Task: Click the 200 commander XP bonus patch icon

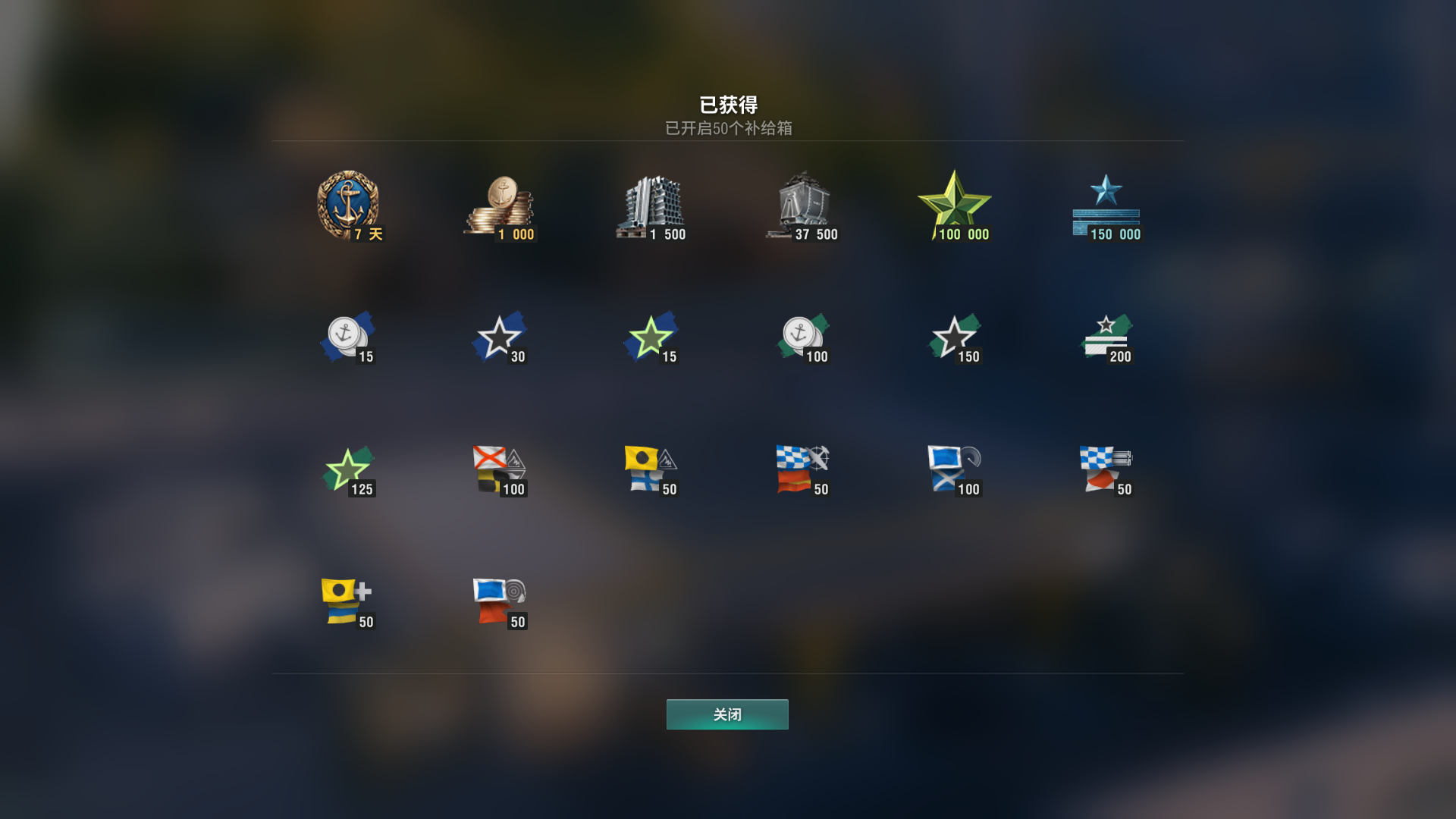Action: tap(1107, 337)
